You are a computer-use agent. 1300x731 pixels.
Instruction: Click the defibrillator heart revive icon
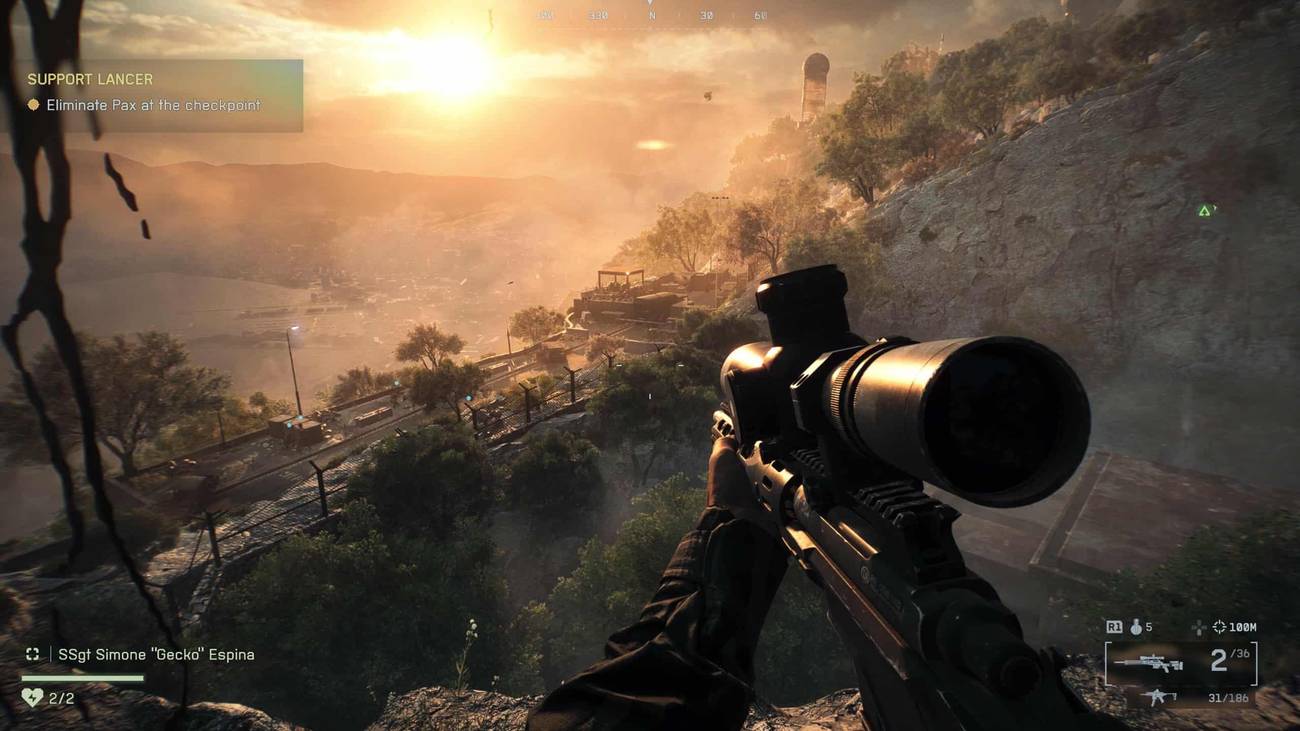(x=32, y=697)
